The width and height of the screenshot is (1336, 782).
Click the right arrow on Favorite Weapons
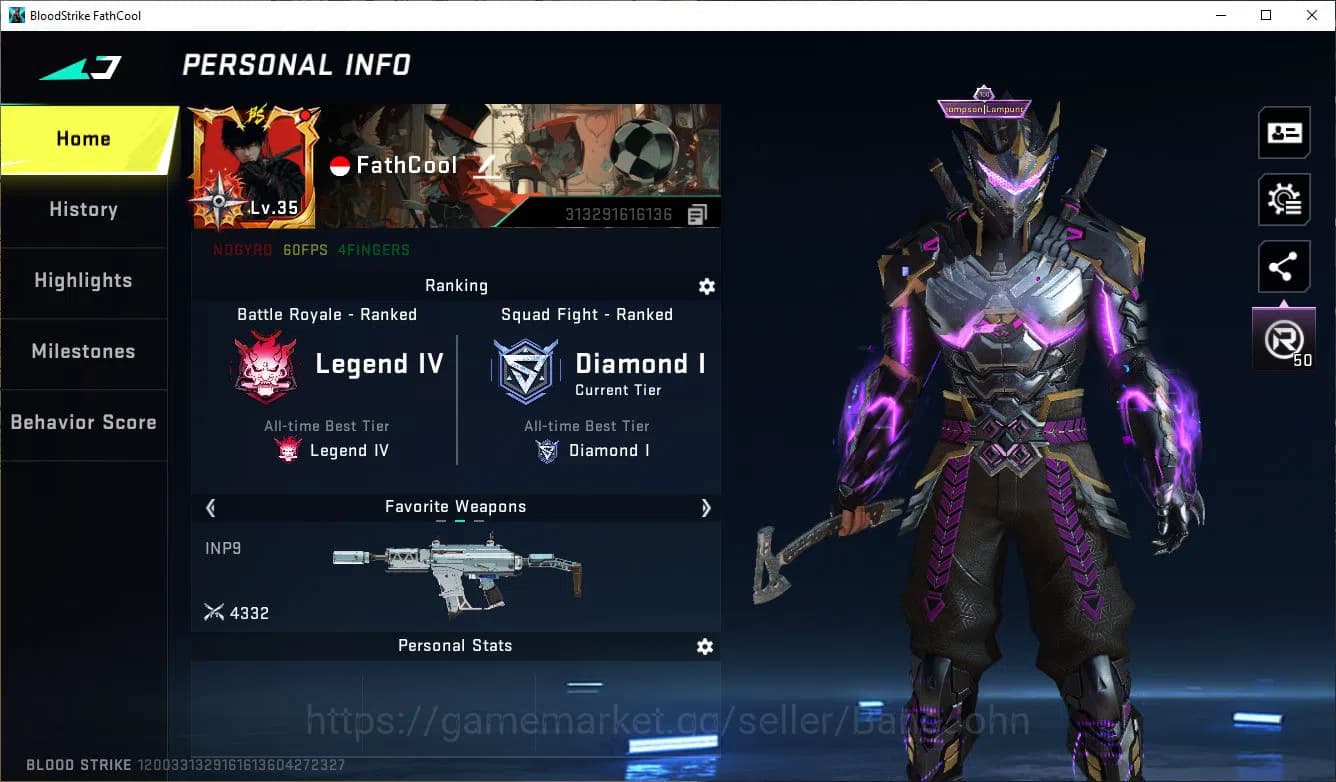pos(706,508)
